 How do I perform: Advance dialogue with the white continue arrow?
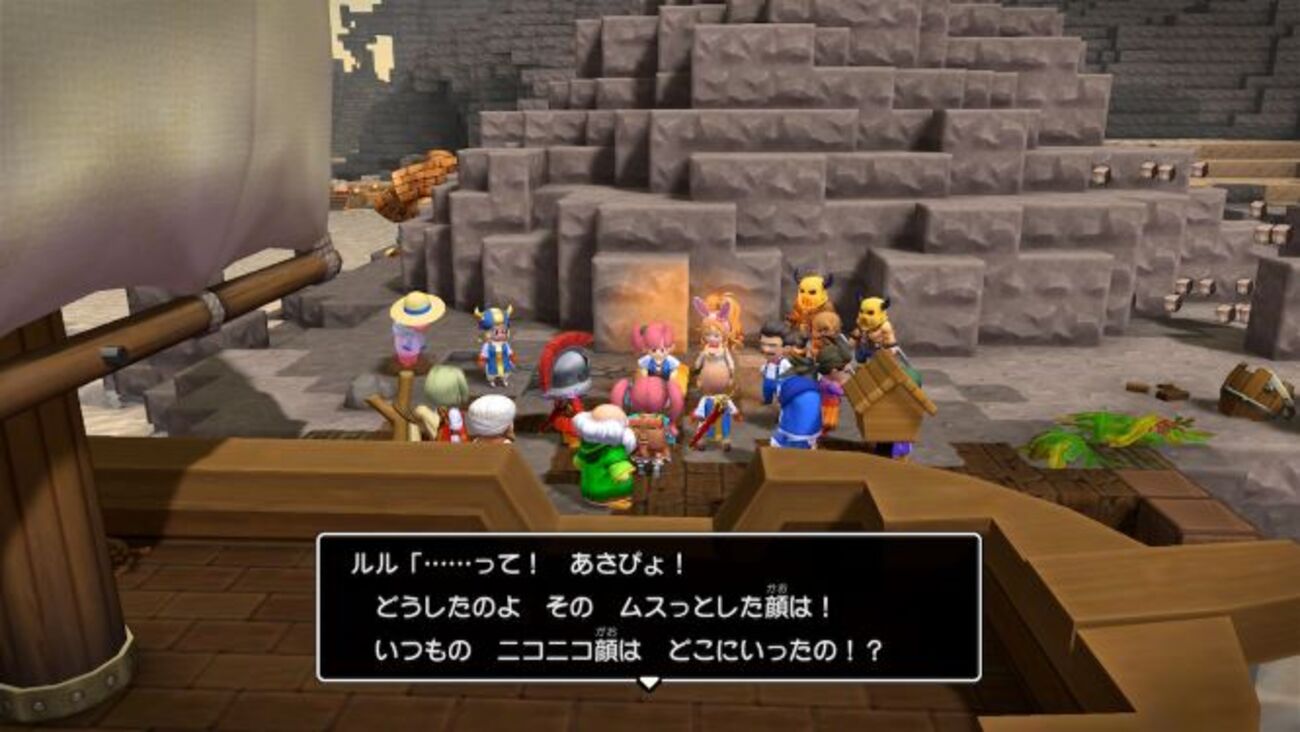[649, 683]
